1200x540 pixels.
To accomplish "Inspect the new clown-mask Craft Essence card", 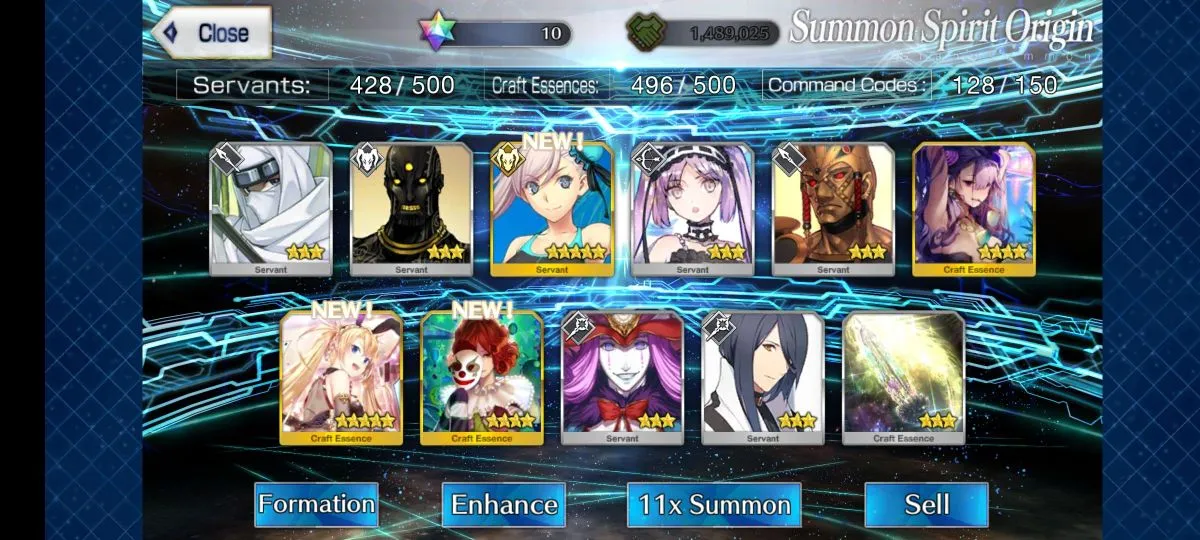I will [482, 377].
